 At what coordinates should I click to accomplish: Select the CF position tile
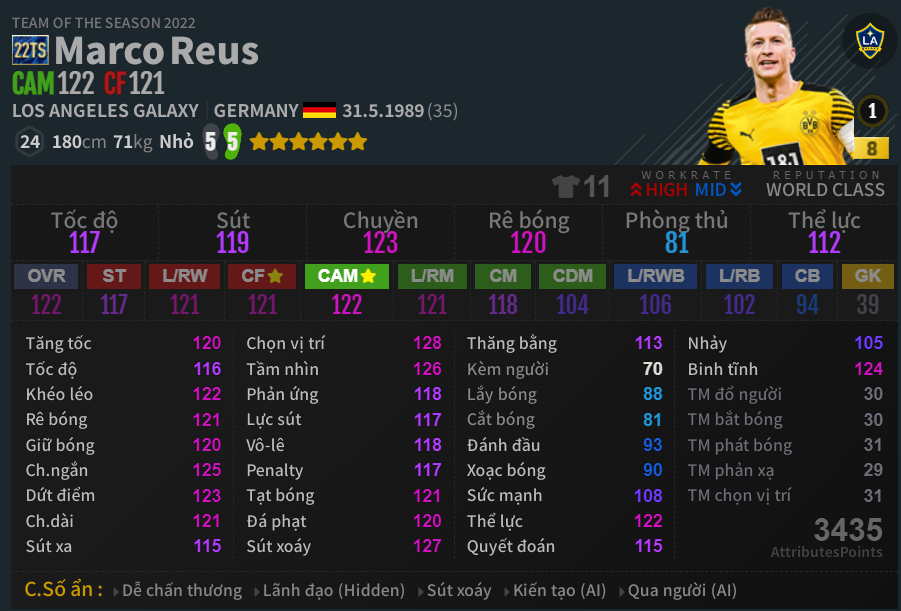tap(262, 276)
